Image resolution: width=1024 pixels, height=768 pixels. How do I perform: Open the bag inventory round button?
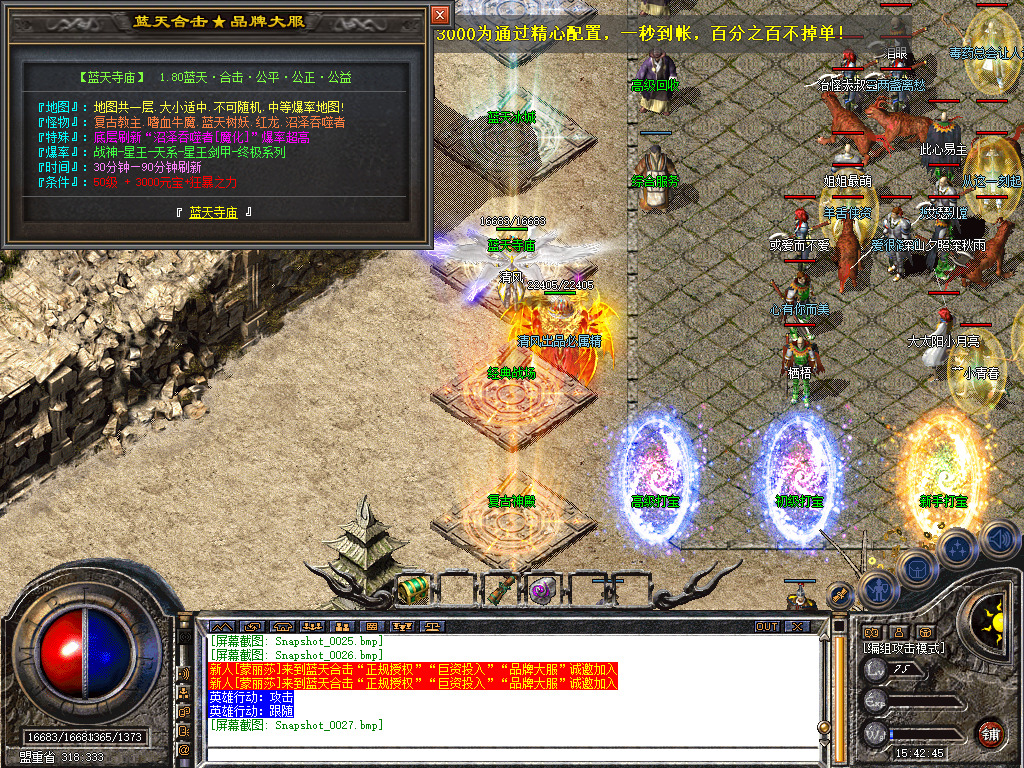(x=917, y=569)
